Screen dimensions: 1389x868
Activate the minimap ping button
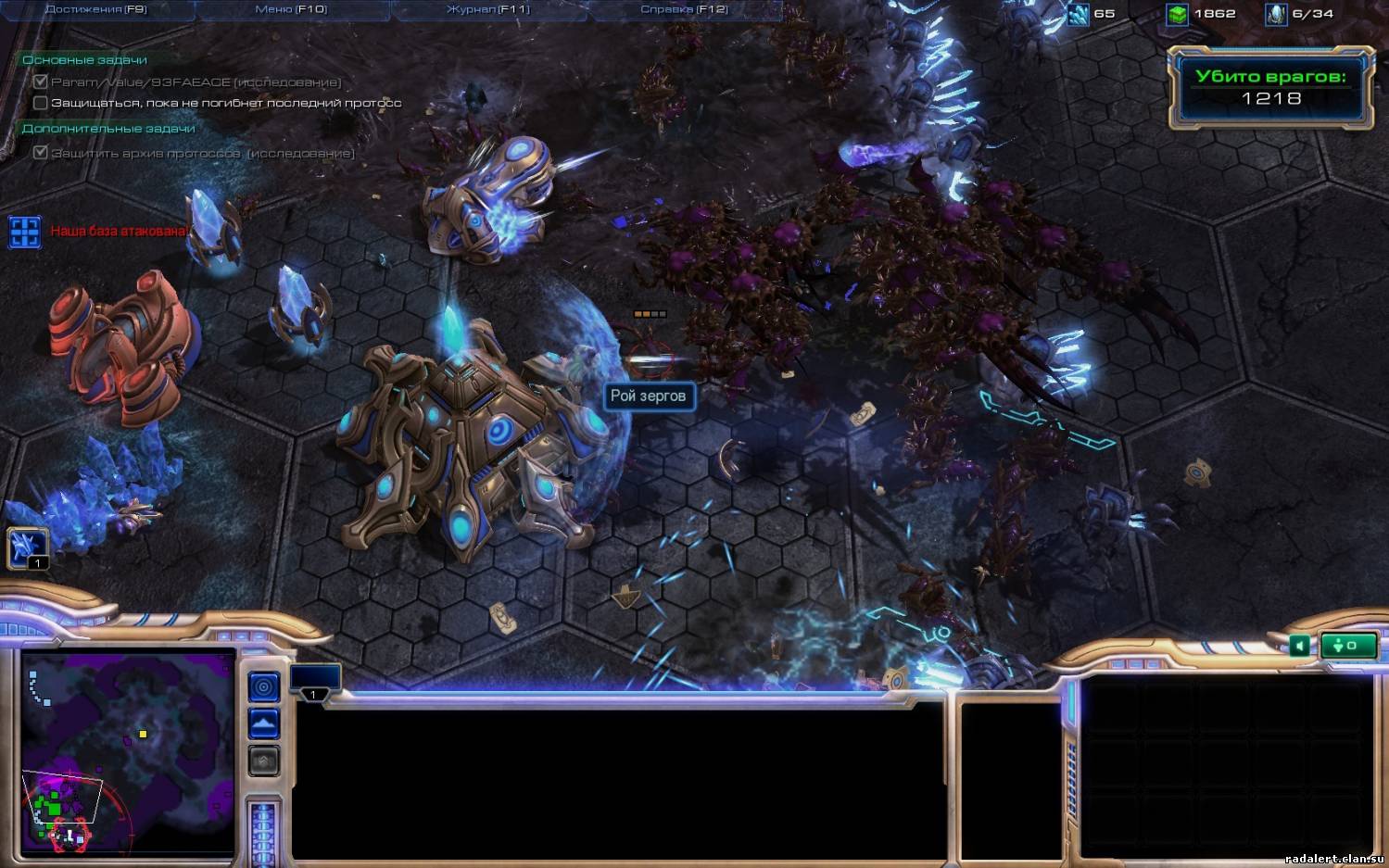pyautogui.click(x=264, y=686)
